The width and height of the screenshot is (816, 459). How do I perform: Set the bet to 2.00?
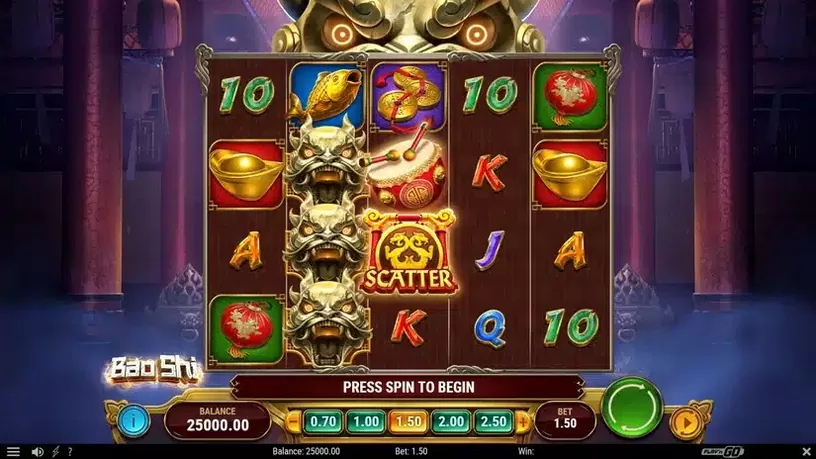click(450, 421)
